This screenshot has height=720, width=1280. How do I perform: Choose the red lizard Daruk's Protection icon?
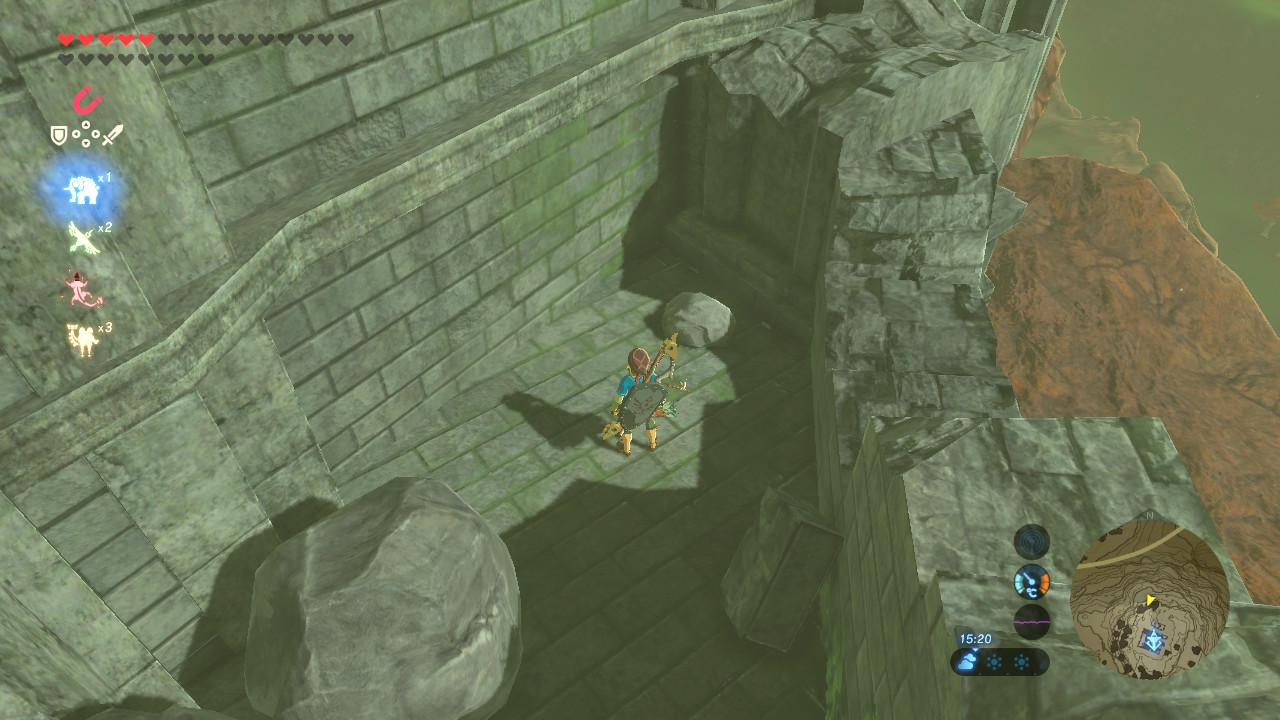[81, 288]
